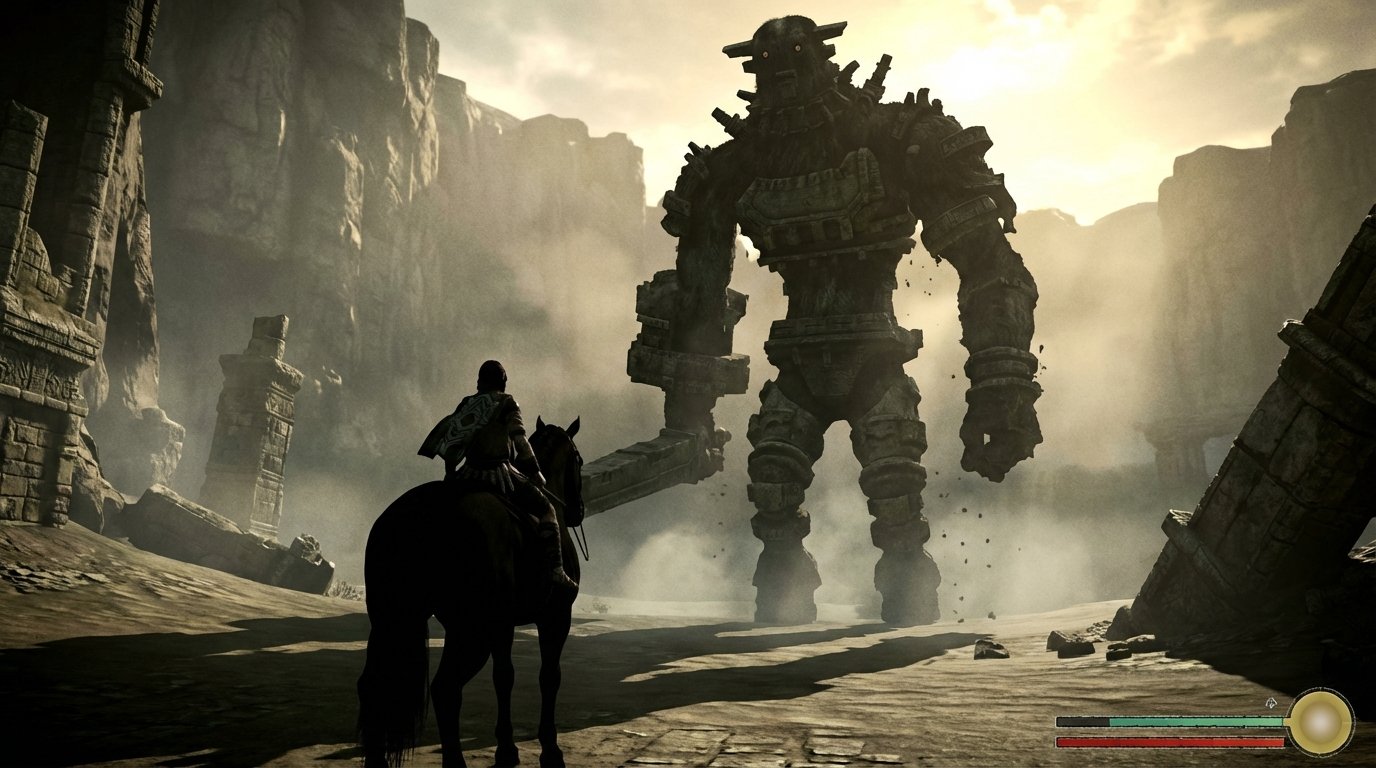Select the rider's patterned cloak
The image size is (1376, 768).
pyautogui.click(x=465, y=420)
